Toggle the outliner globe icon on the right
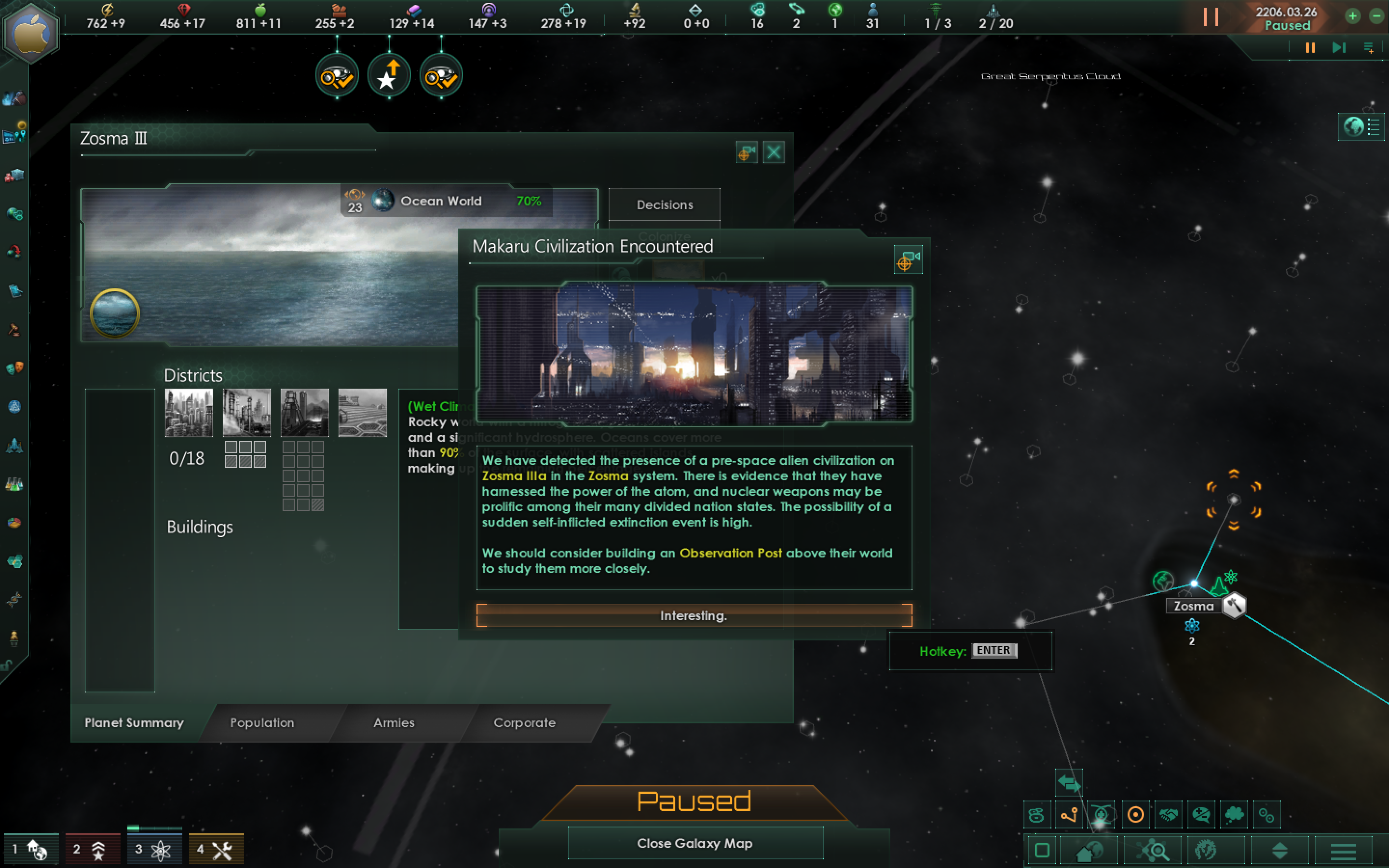The image size is (1389, 868). click(x=1353, y=127)
